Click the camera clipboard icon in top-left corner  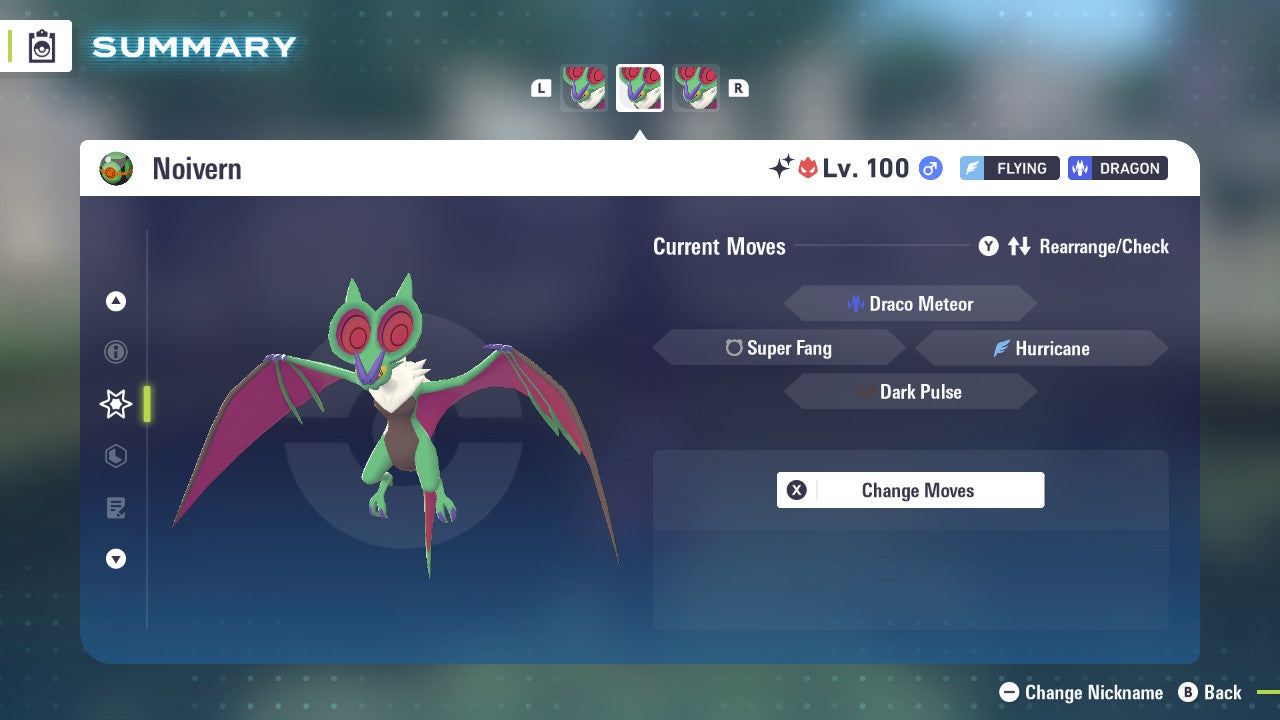pos(42,46)
